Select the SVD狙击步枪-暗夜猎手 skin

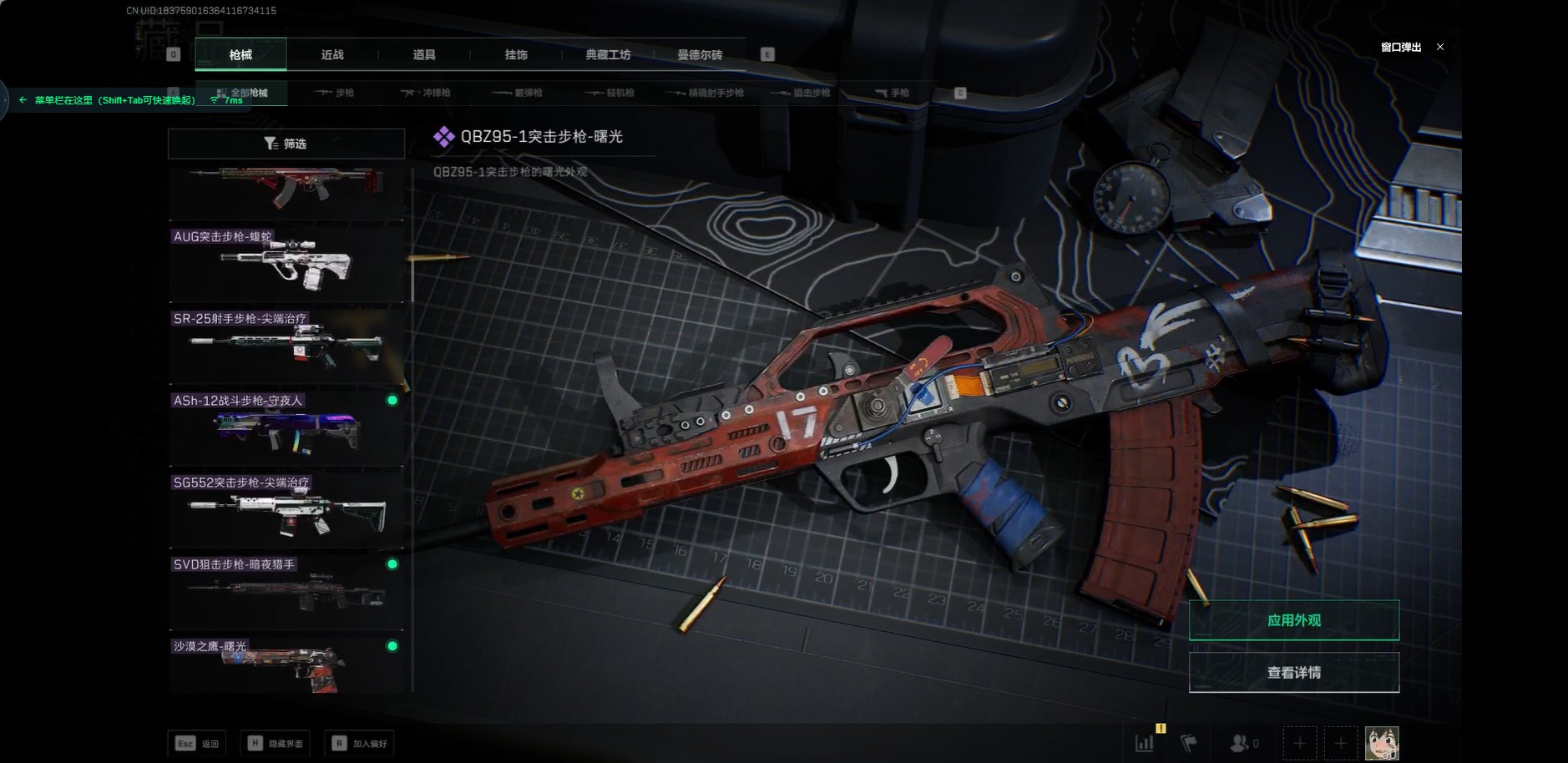coord(286,591)
